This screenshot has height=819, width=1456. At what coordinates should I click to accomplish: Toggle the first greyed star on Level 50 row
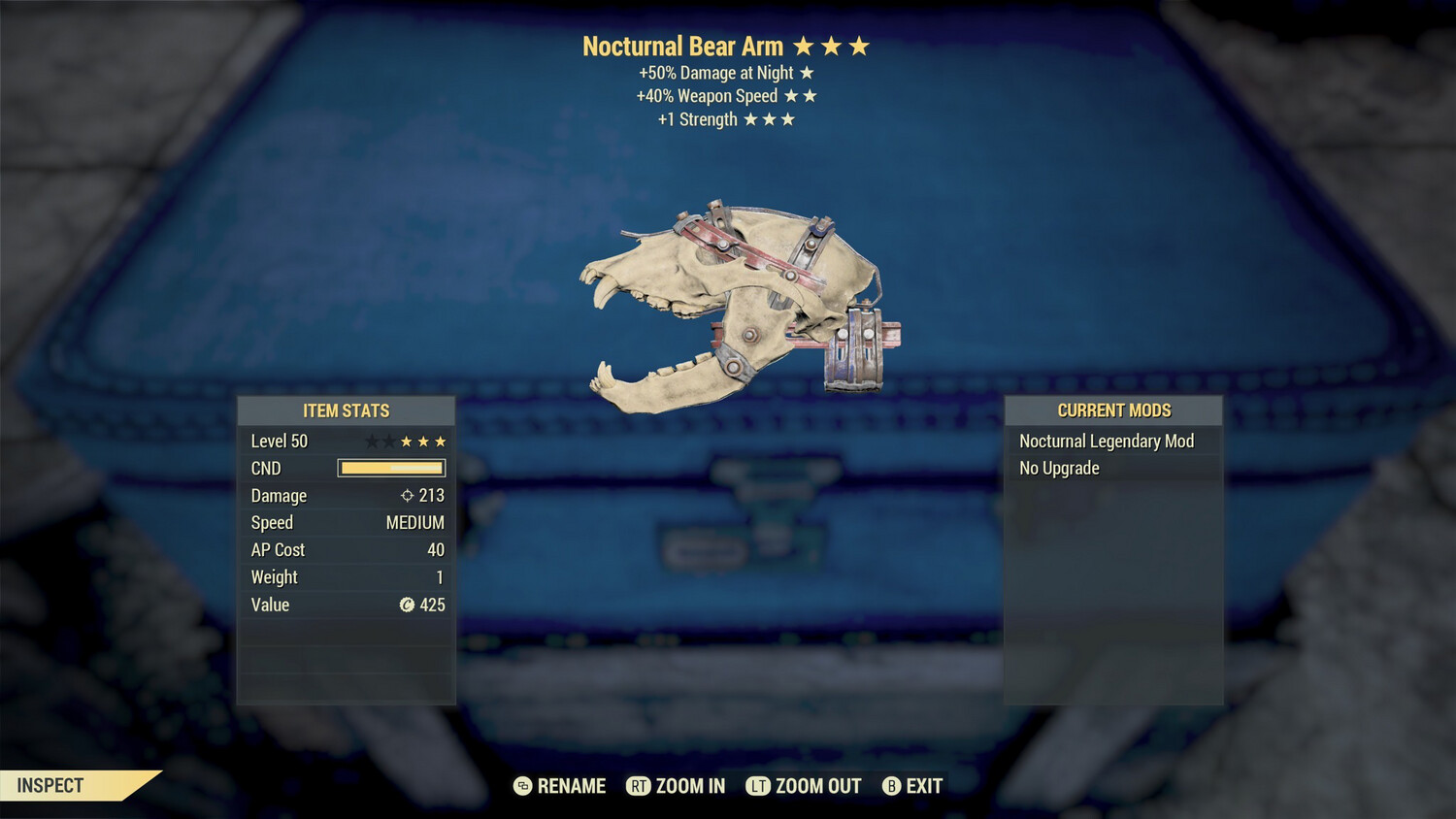[373, 442]
